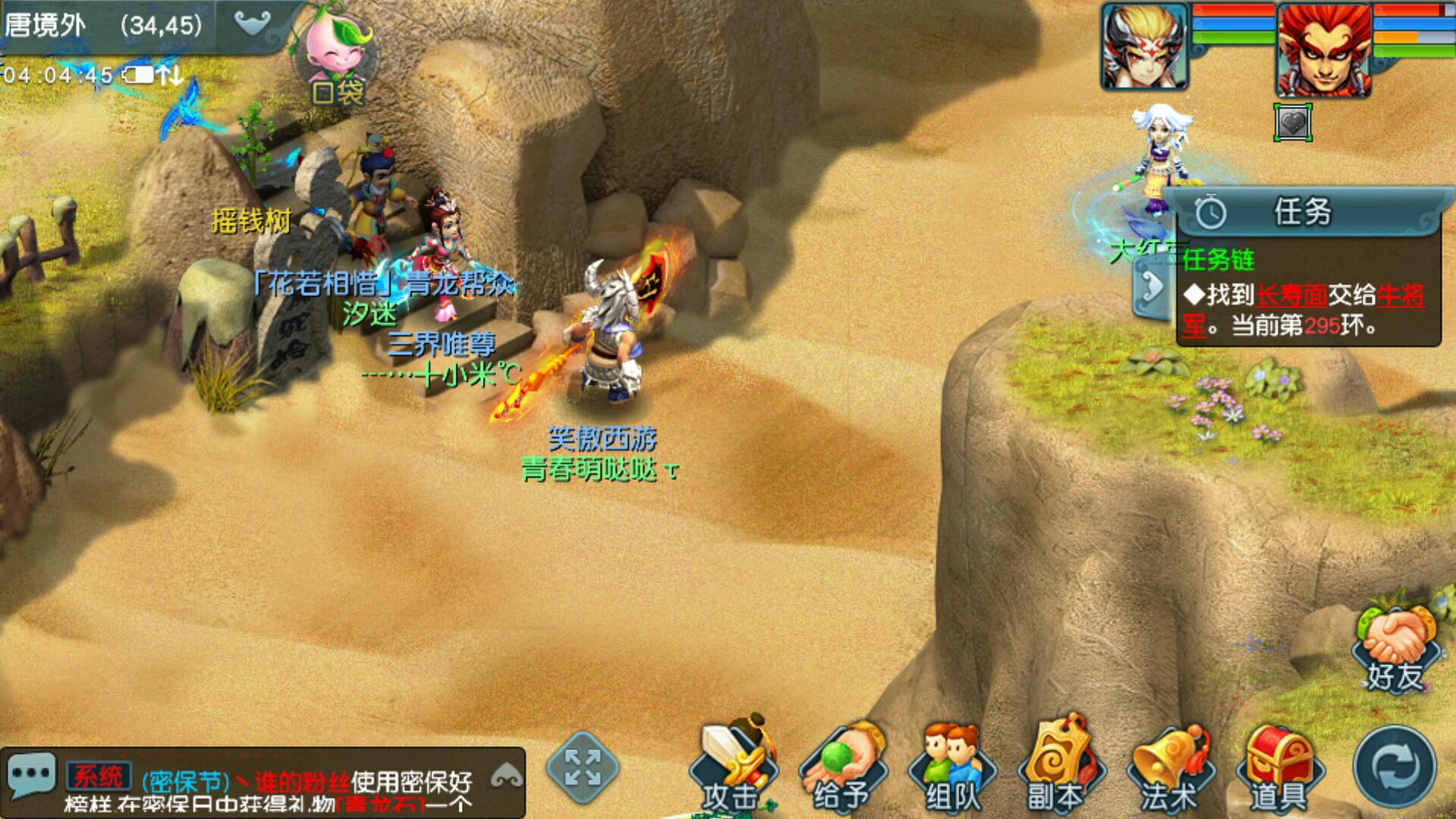The image size is (1456, 819).
Task: Click the blue circular refresh arrows button
Action: click(x=1394, y=767)
